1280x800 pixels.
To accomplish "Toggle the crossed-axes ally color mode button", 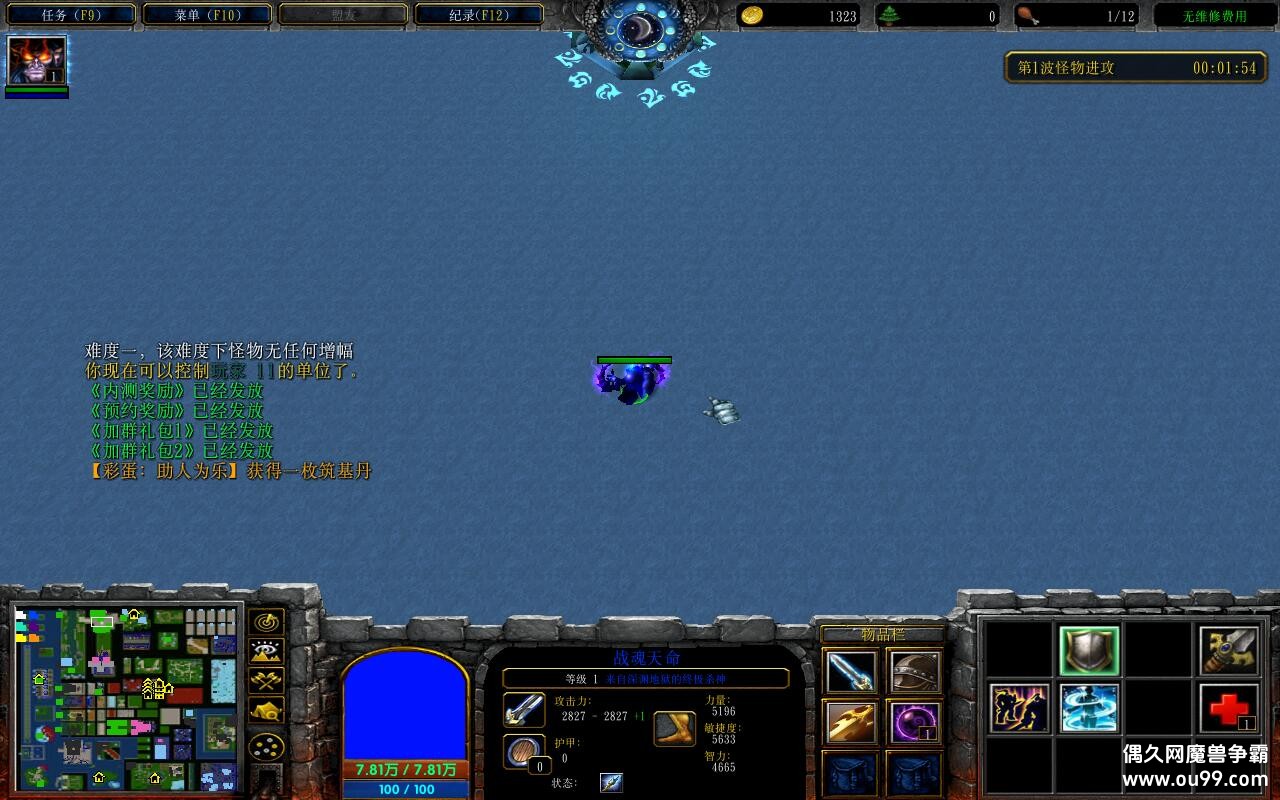I will click(266, 681).
